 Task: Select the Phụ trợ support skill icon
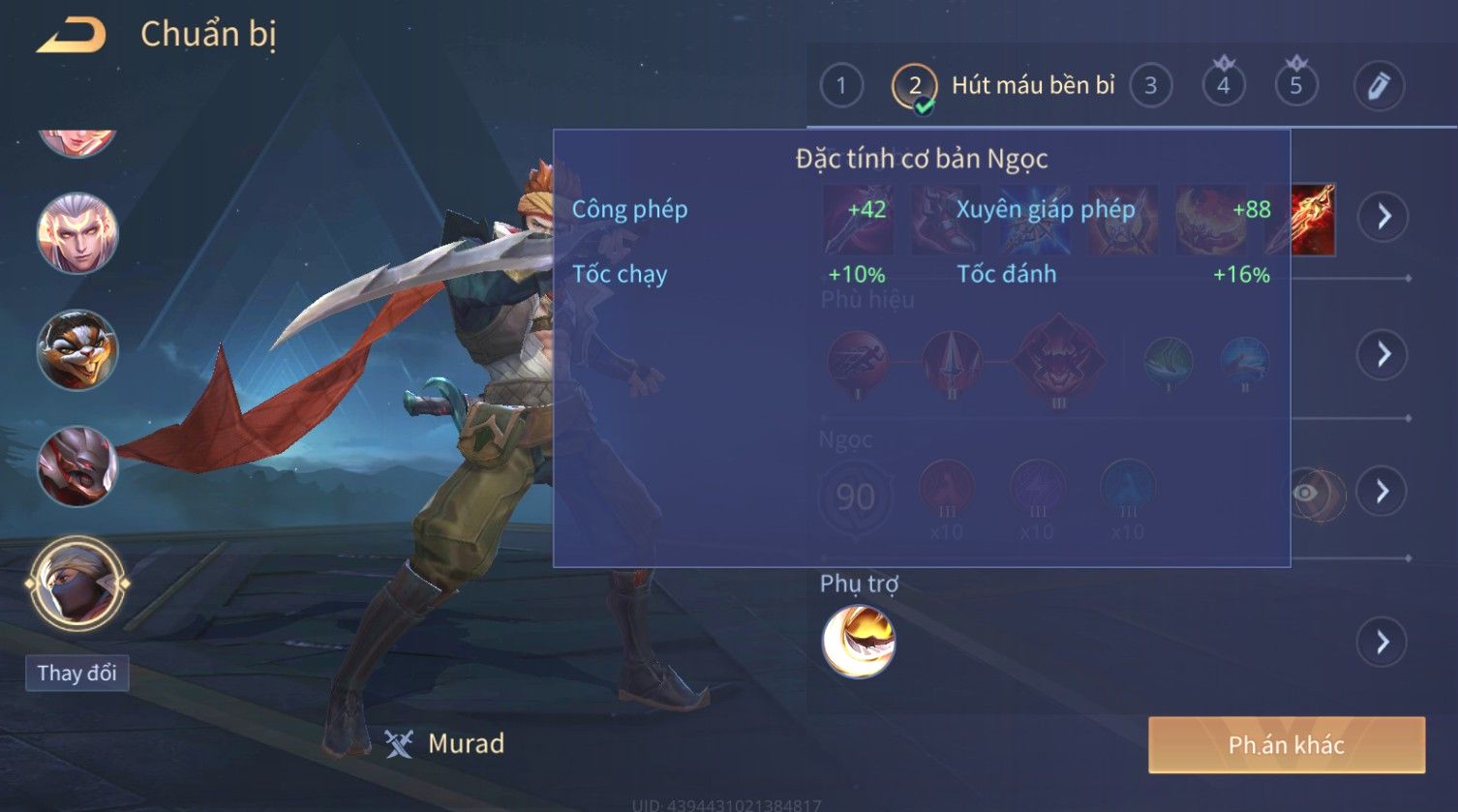point(858,642)
